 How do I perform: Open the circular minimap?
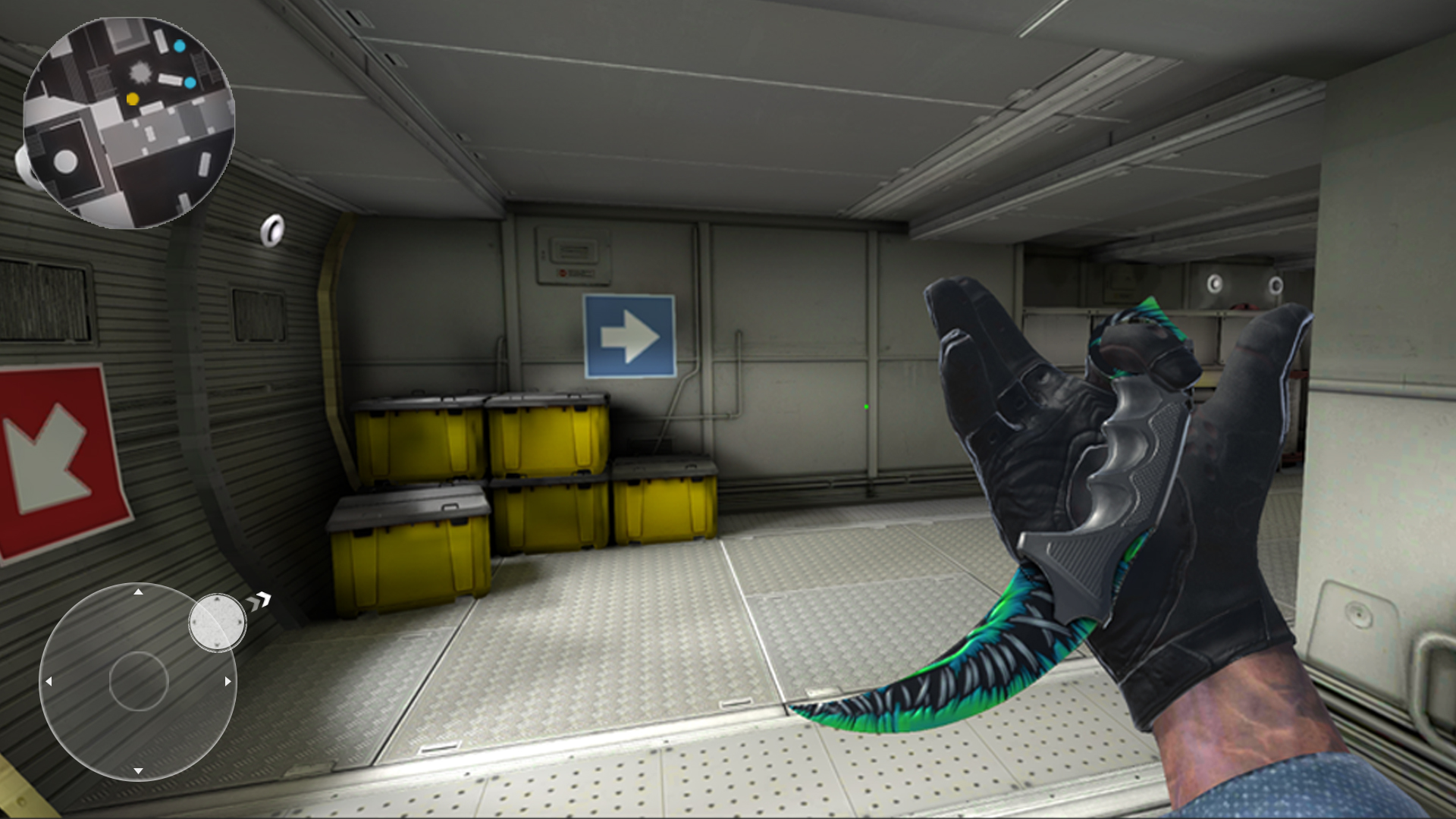129,123
